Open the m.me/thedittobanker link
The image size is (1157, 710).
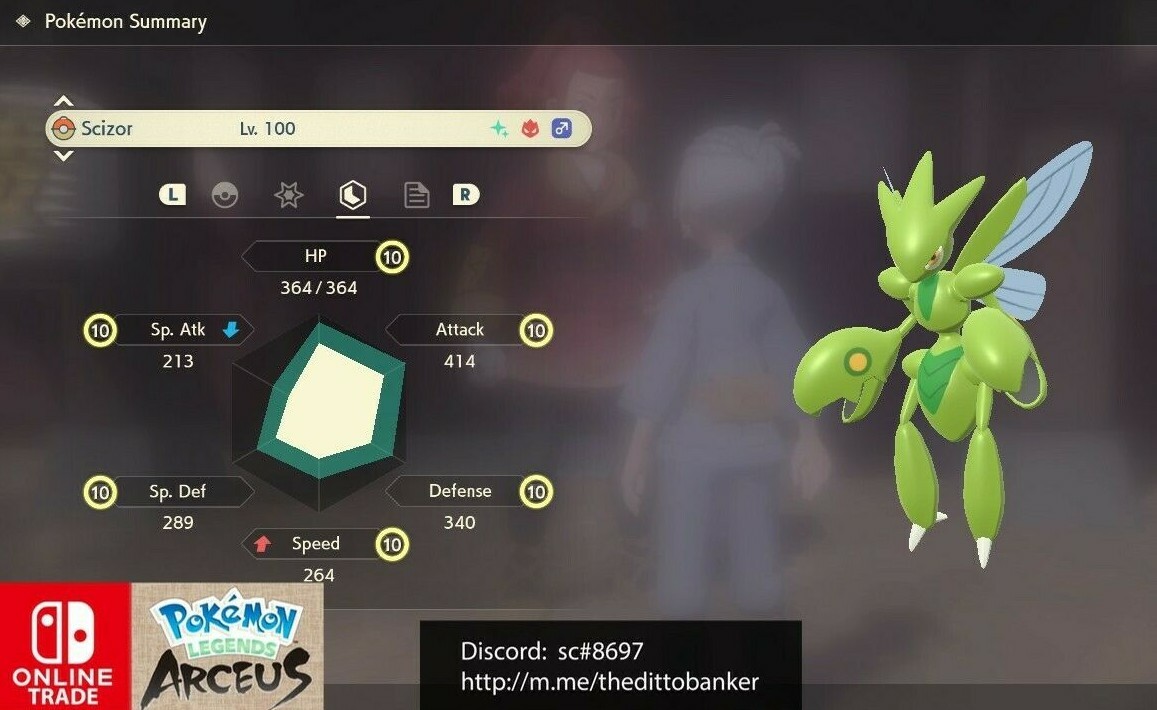pos(609,682)
